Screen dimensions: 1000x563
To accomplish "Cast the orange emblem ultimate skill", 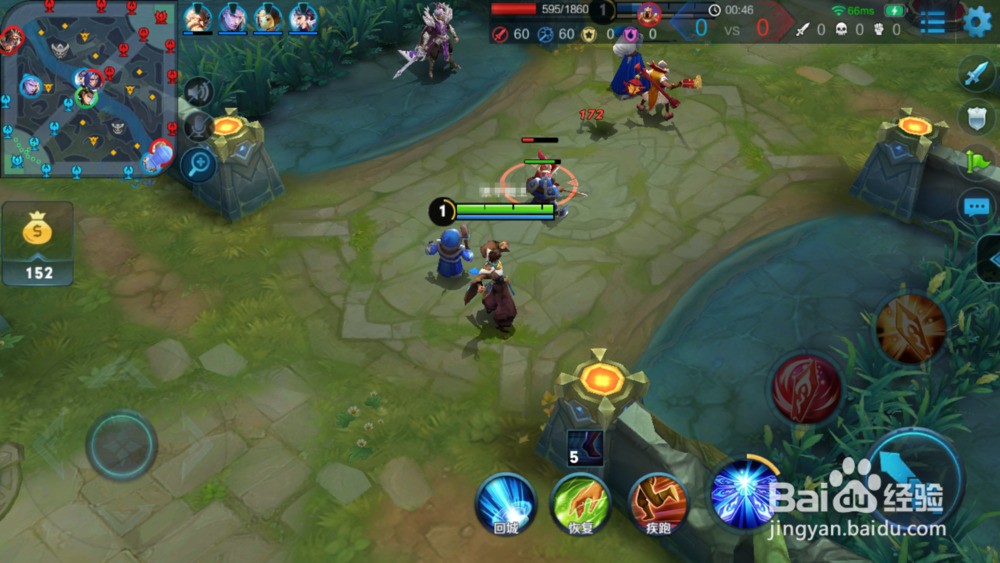I will pyautogui.click(x=911, y=328).
